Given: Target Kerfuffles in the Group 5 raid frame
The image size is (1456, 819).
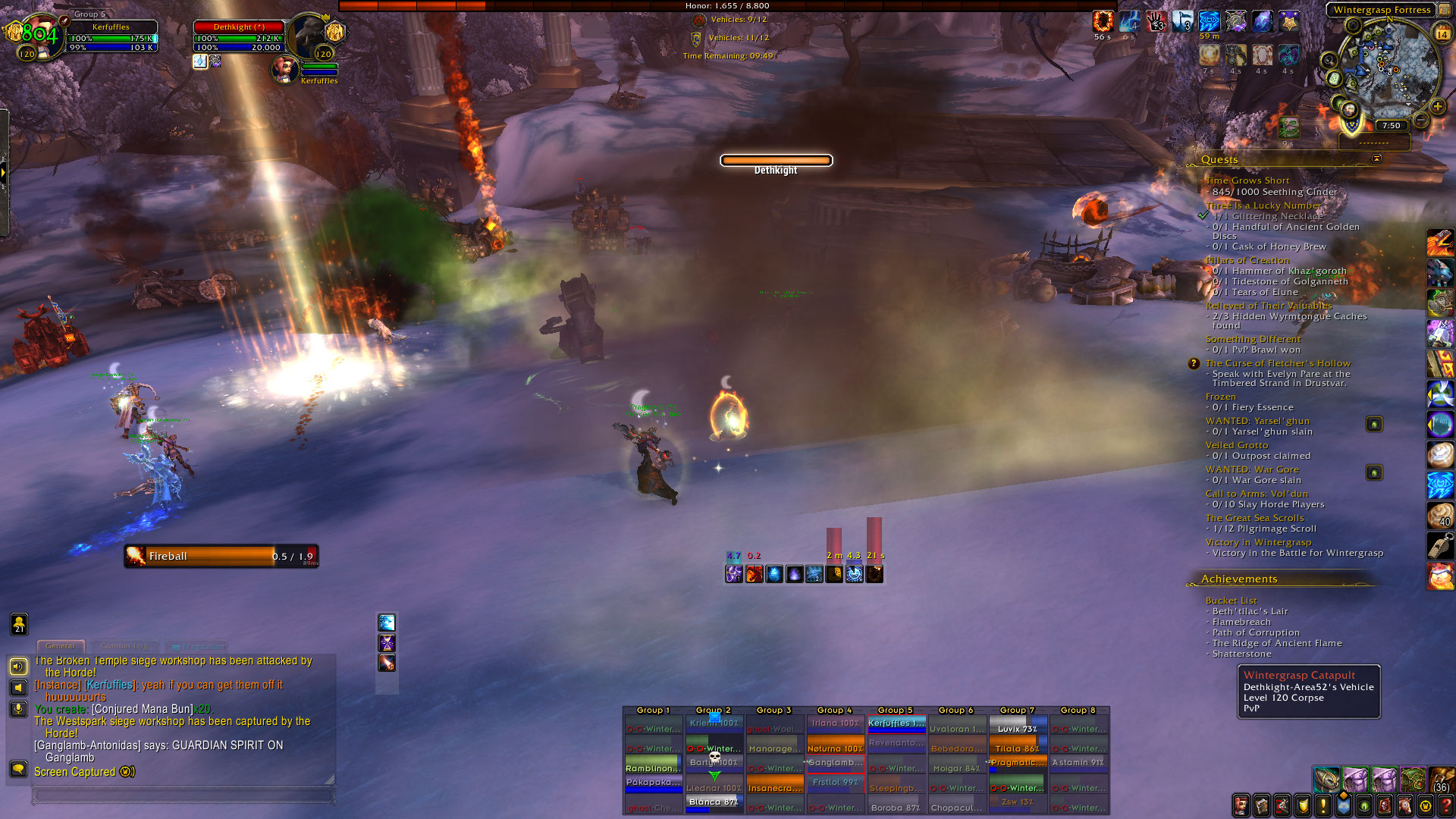Looking at the screenshot, I should 896,723.
